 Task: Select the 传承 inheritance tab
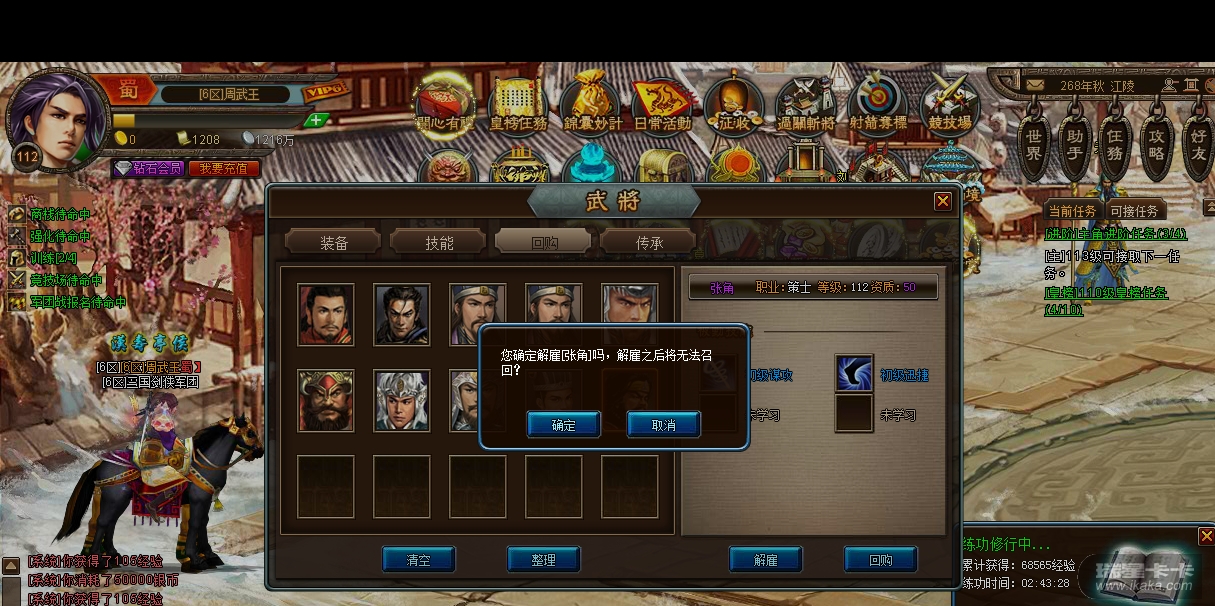[649, 242]
